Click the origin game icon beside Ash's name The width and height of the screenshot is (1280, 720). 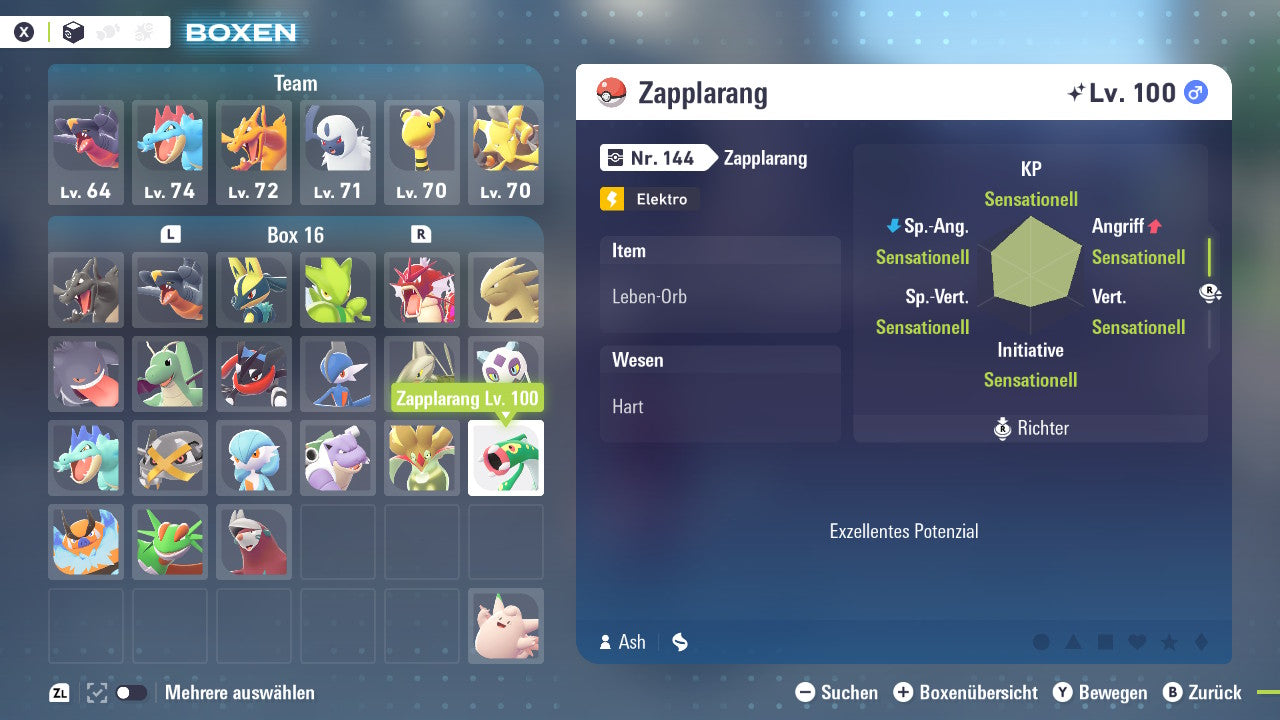[679, 642]
